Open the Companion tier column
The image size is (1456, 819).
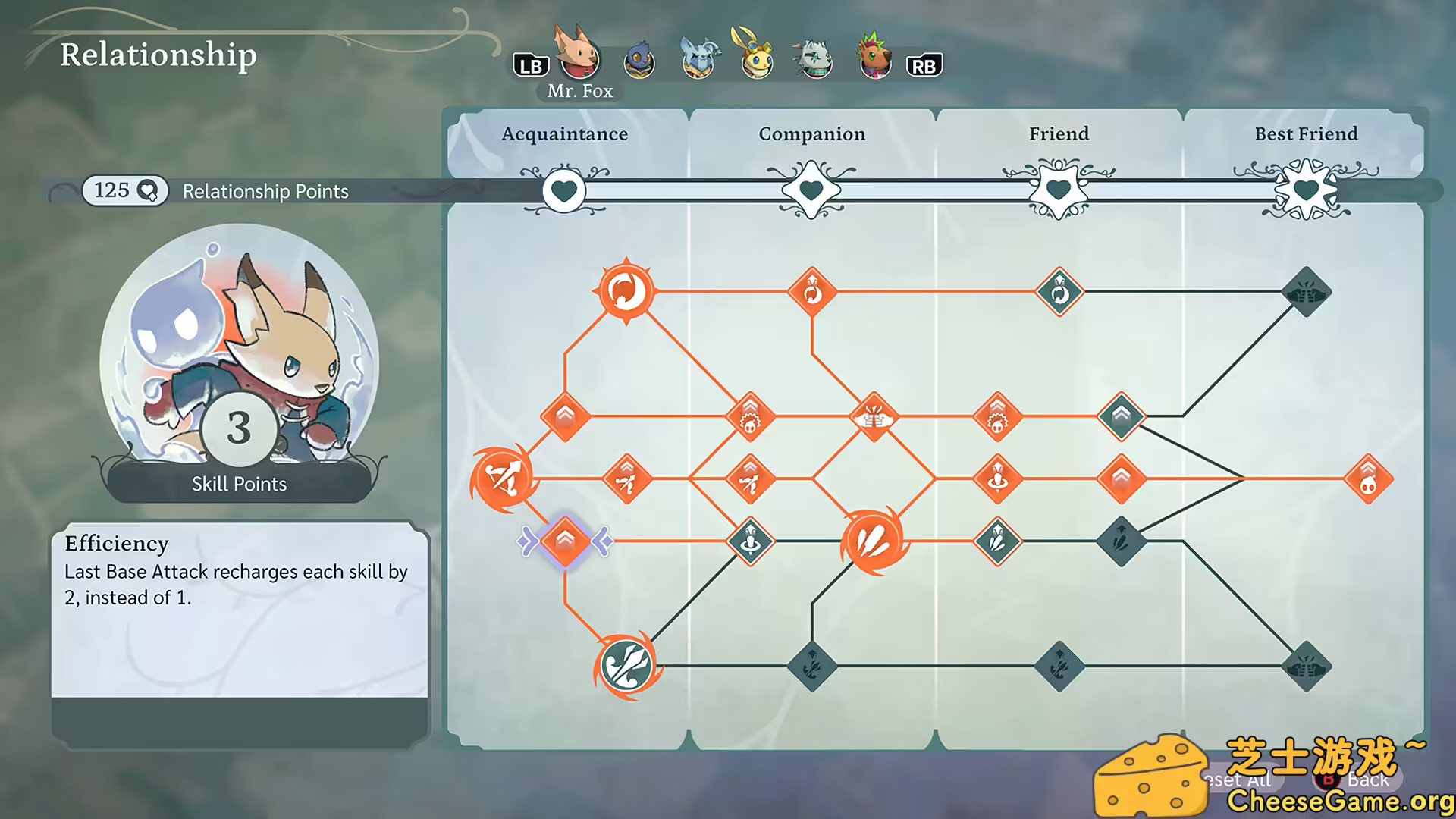click(x=811, y=133)
